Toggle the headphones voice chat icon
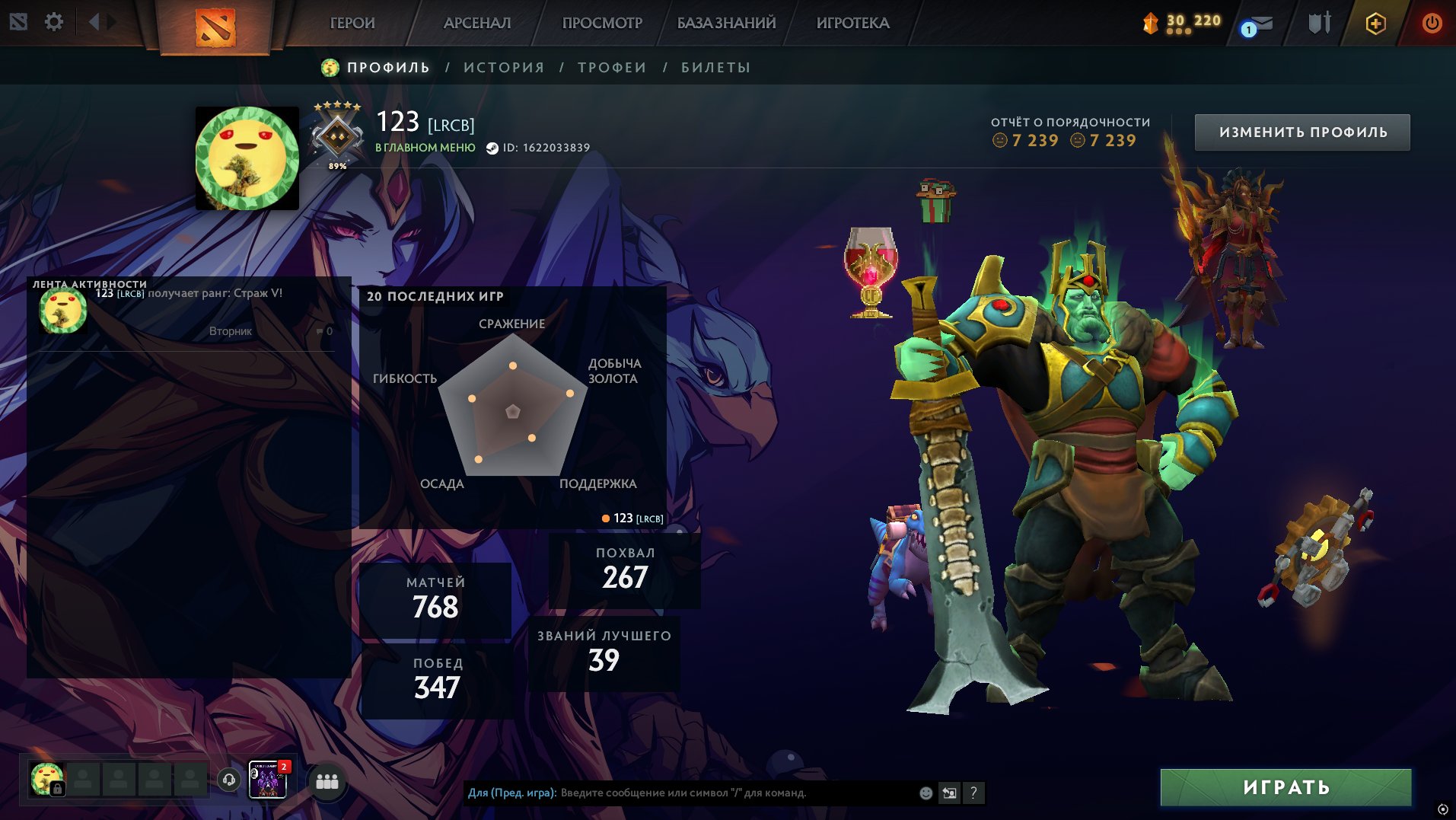Screen dimensions: 1456x820 point(230,780)
